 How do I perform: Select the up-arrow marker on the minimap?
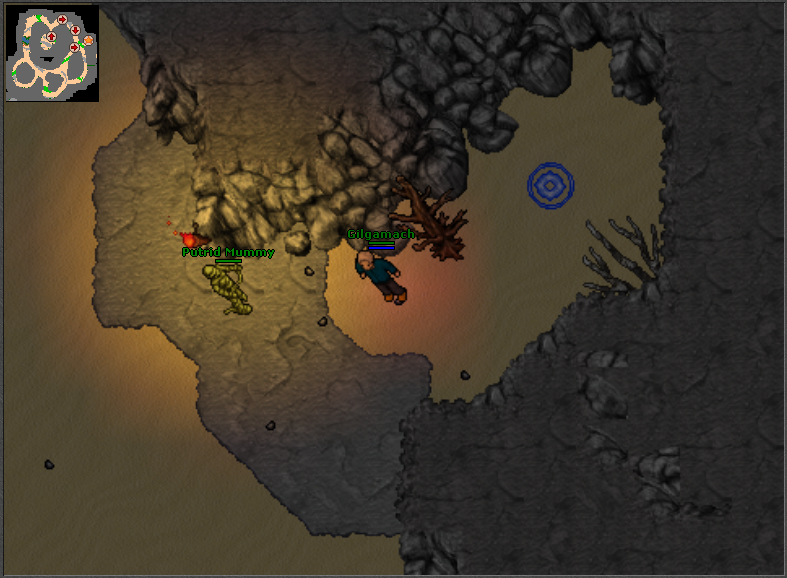coord(51,36)
